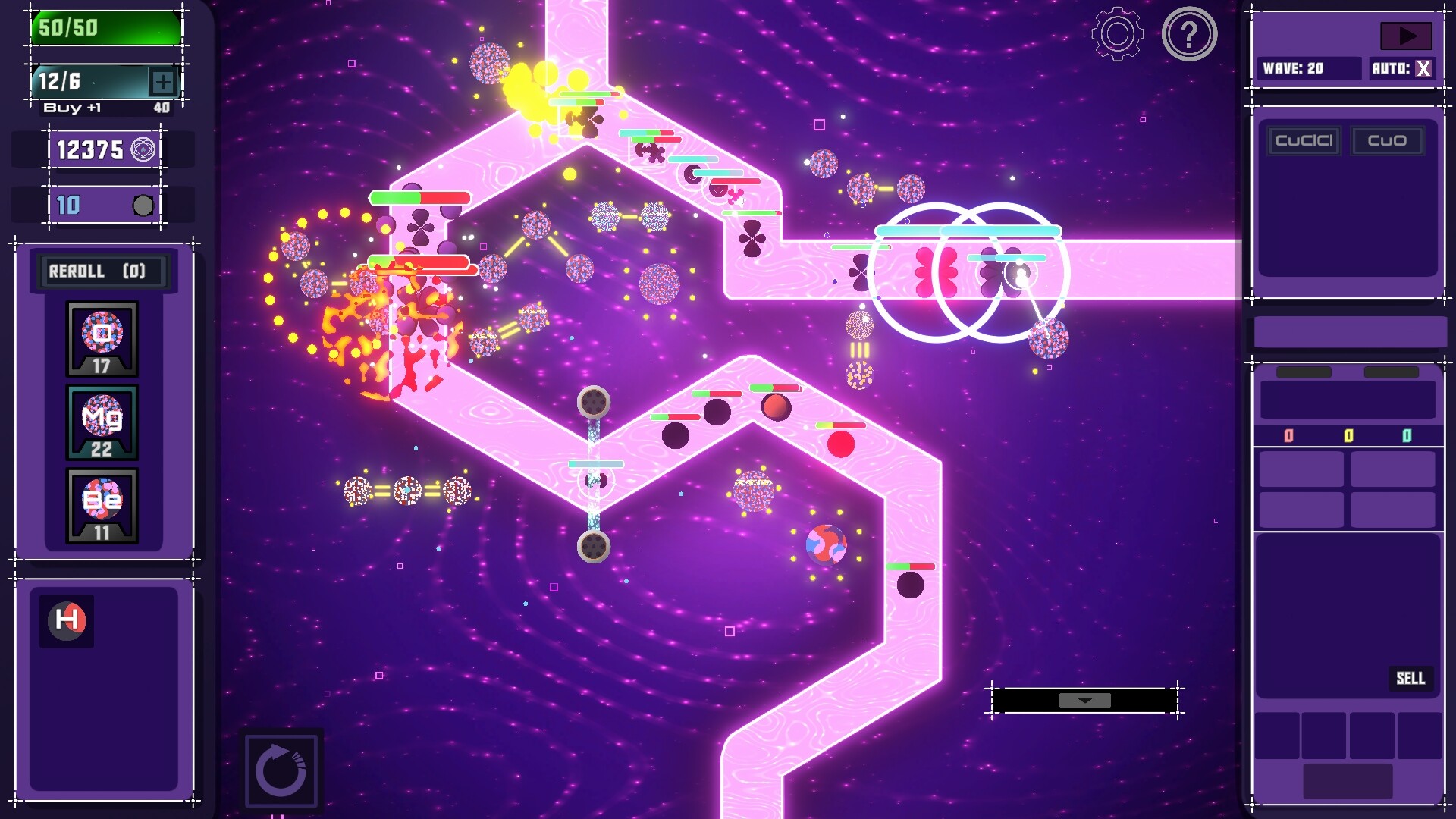
Task: Switch to the CuO recipe tab
Action: (1388, 140)
